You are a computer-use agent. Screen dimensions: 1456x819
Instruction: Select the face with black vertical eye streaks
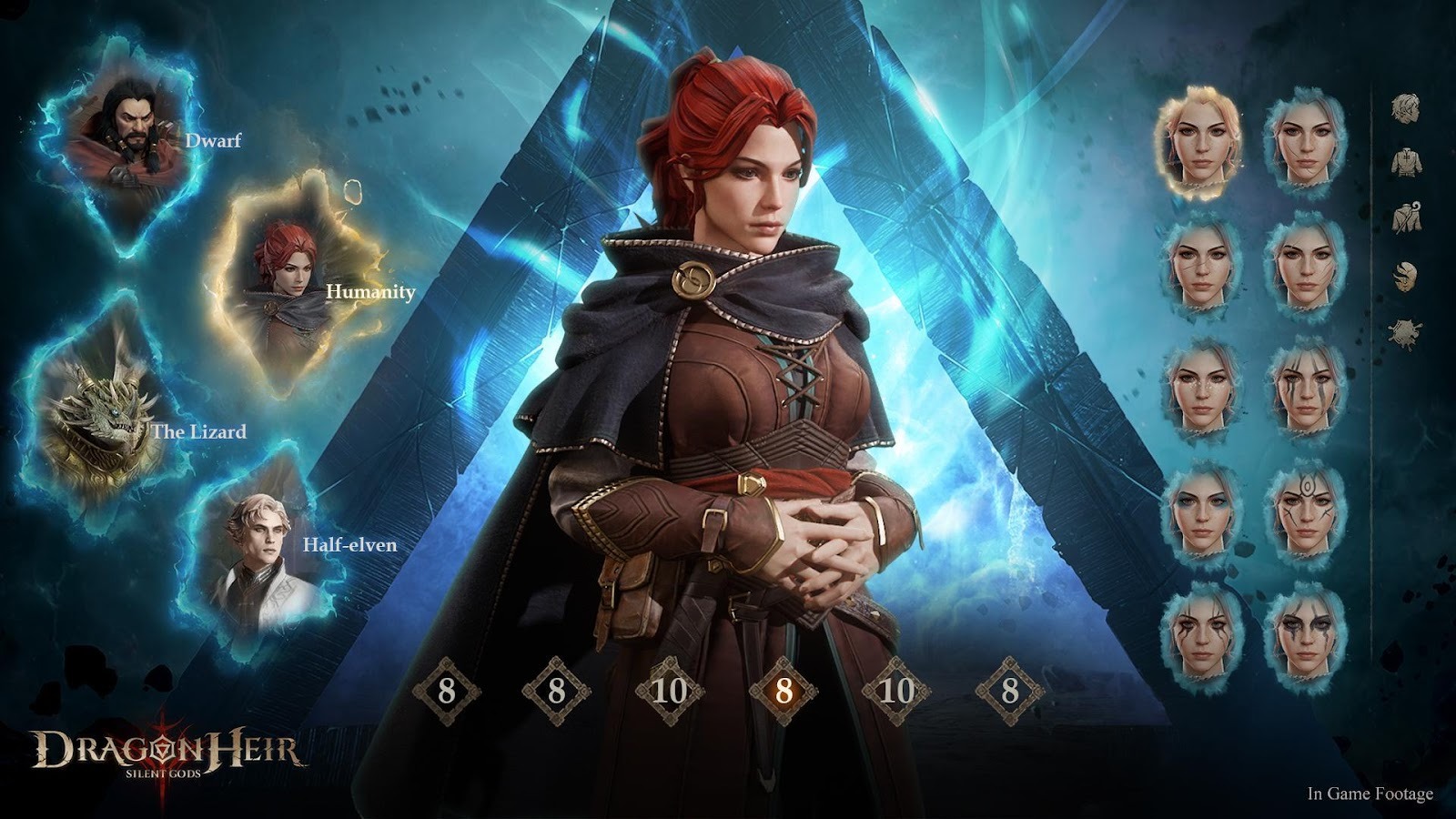(1308, 387)
